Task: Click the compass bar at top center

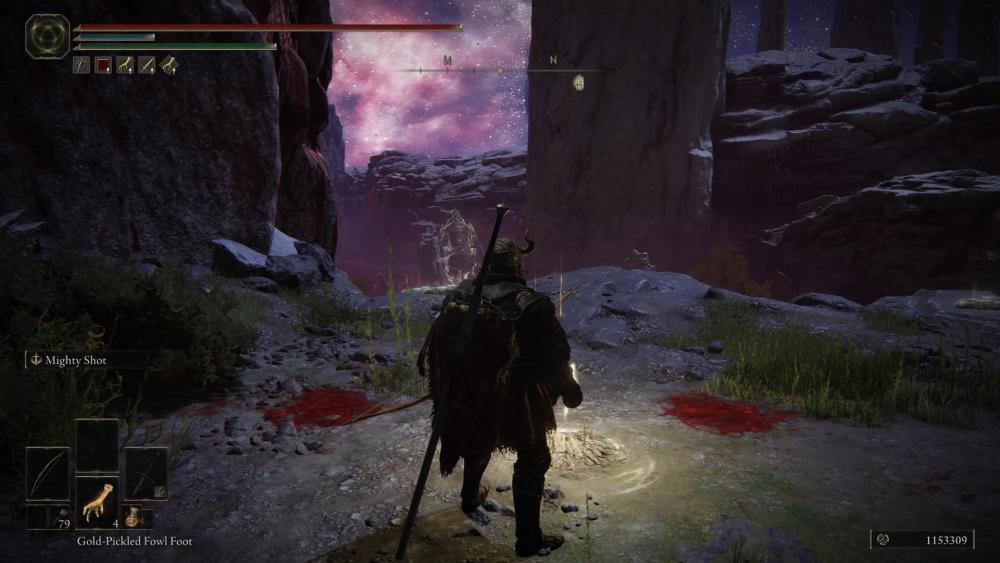Action: [500, 69]
